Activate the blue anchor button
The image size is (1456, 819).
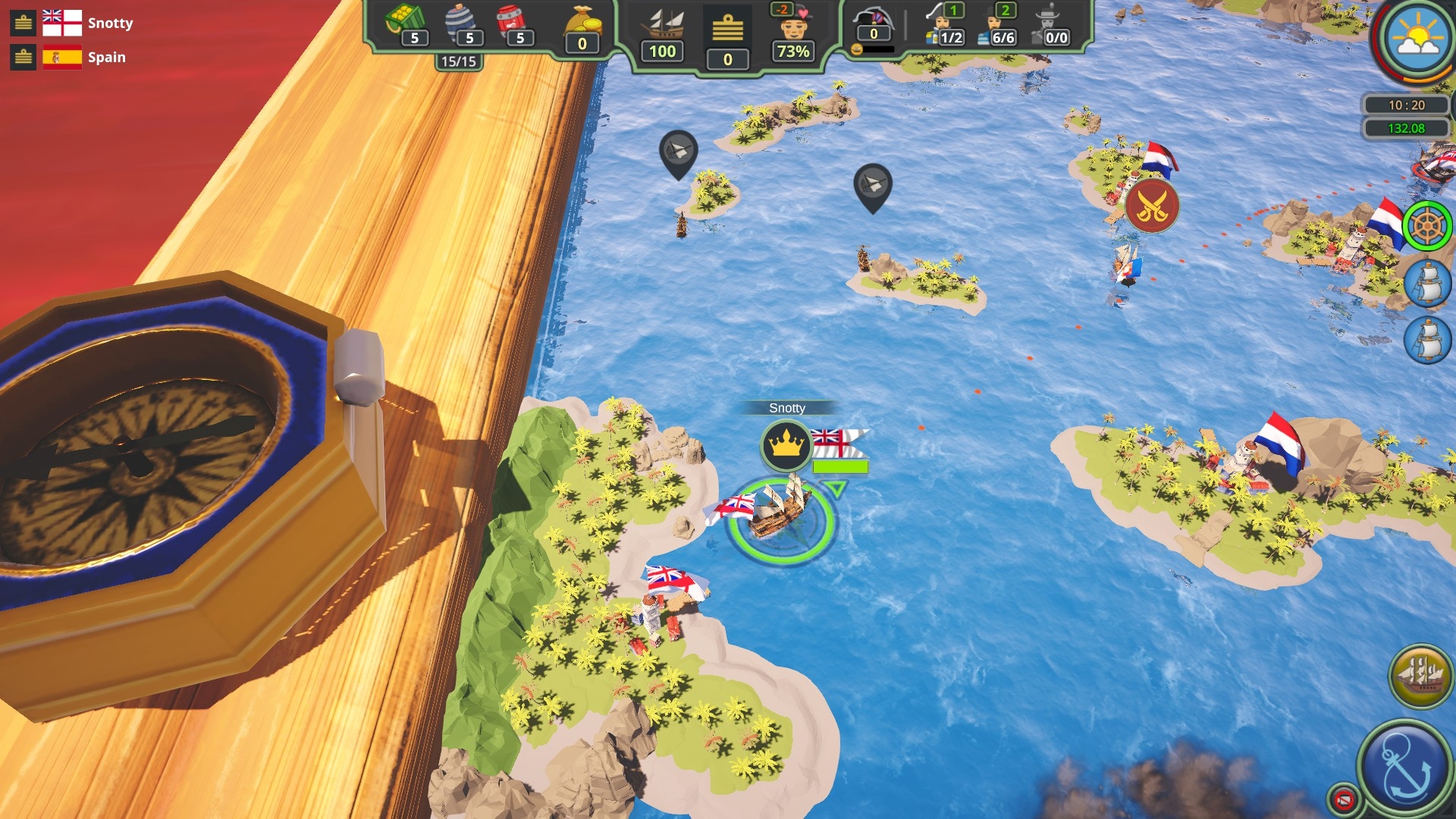tap(1405, 767)
